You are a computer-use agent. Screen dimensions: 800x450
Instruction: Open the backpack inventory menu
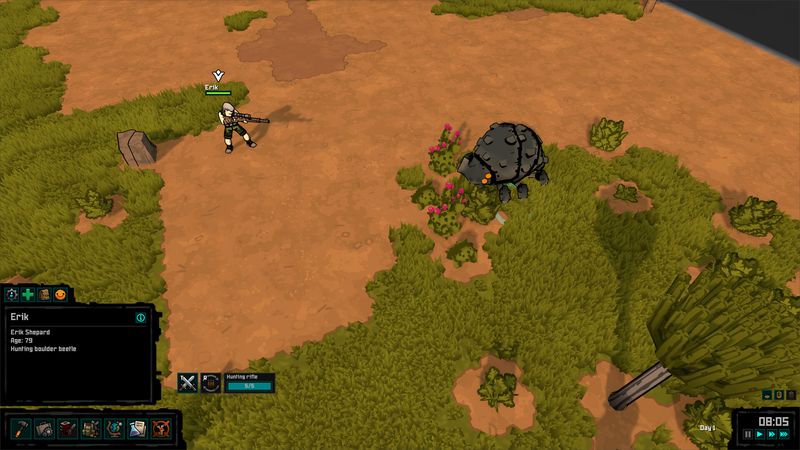coord(90,429)
